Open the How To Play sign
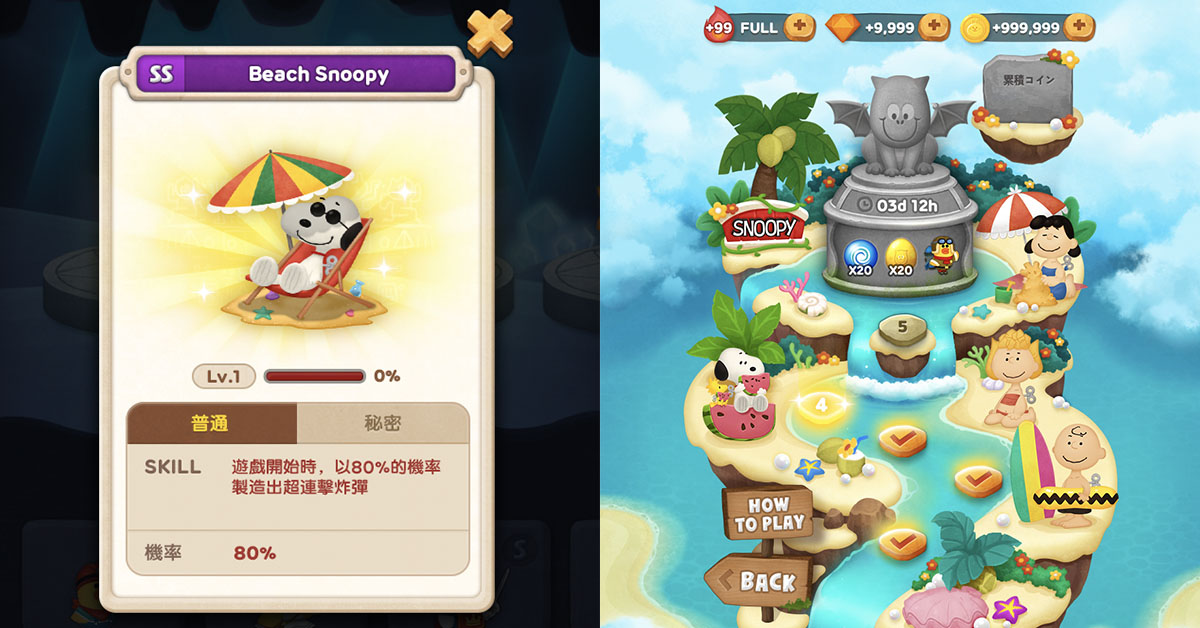 (x=767, y=514)
